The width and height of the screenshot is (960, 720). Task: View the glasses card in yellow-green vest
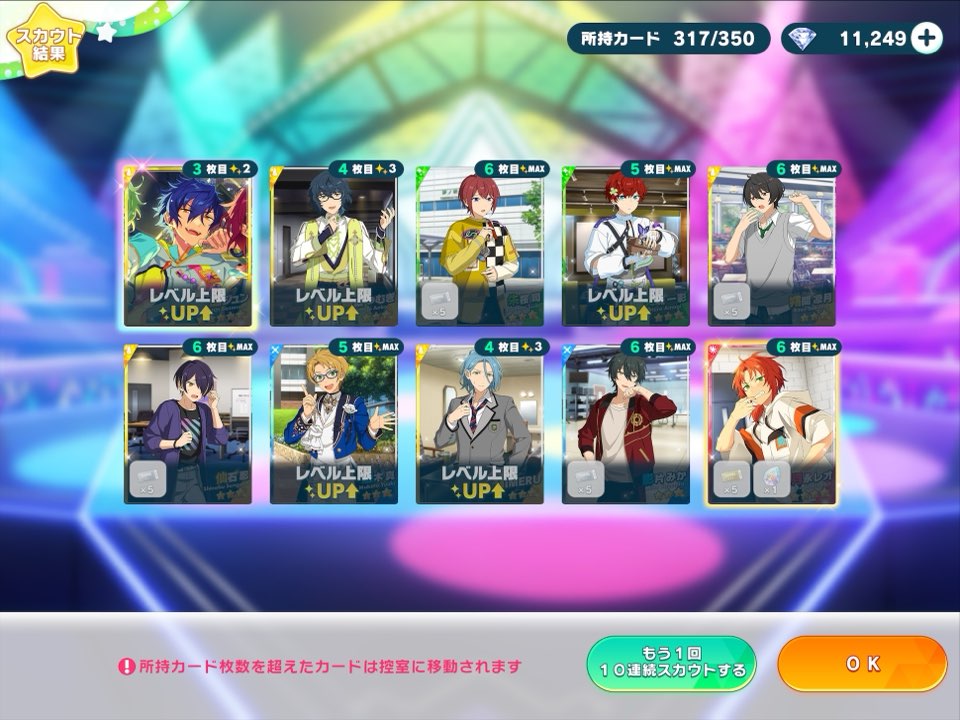(333, 246)
